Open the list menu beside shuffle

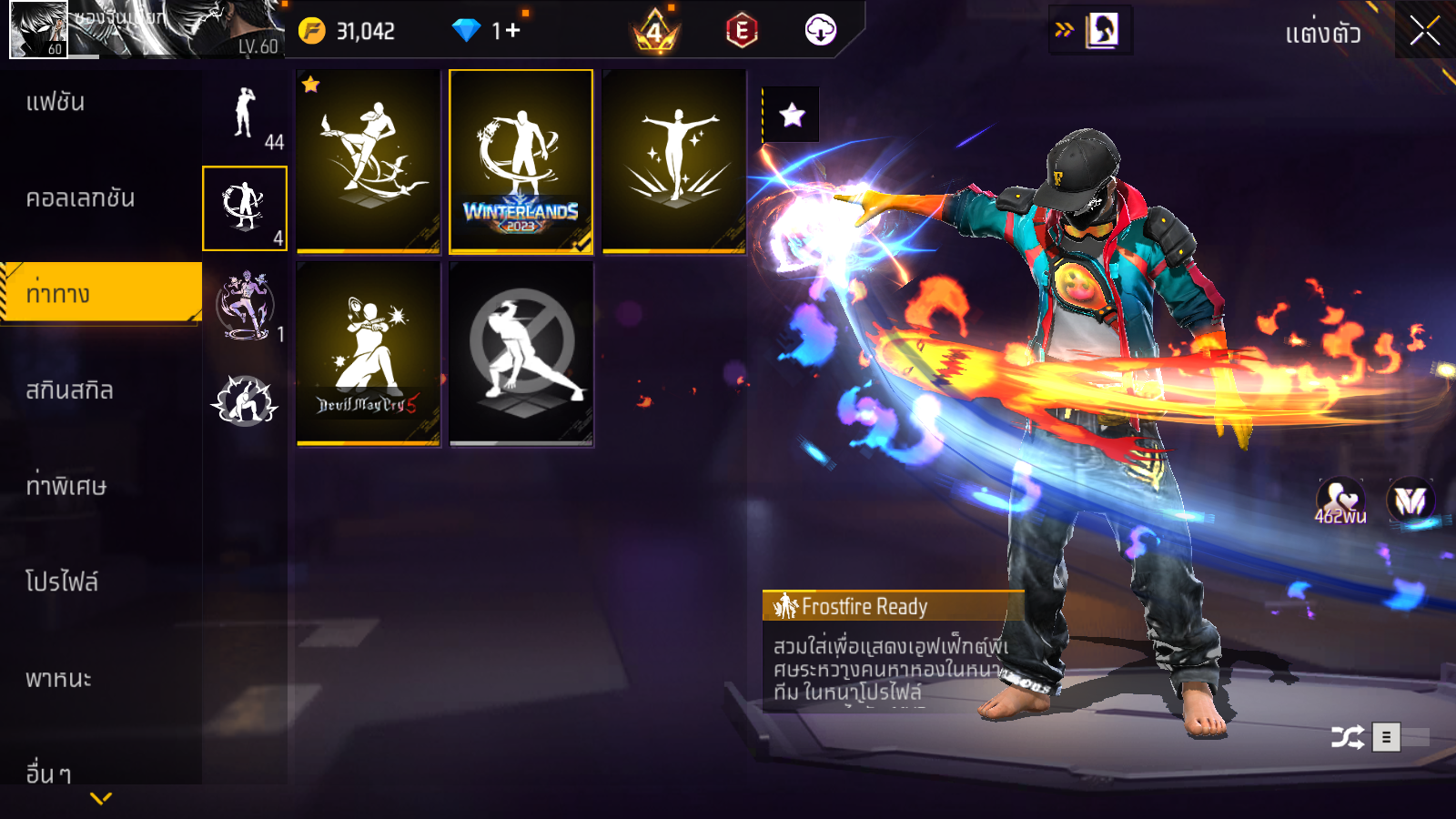coord(1386,737)
